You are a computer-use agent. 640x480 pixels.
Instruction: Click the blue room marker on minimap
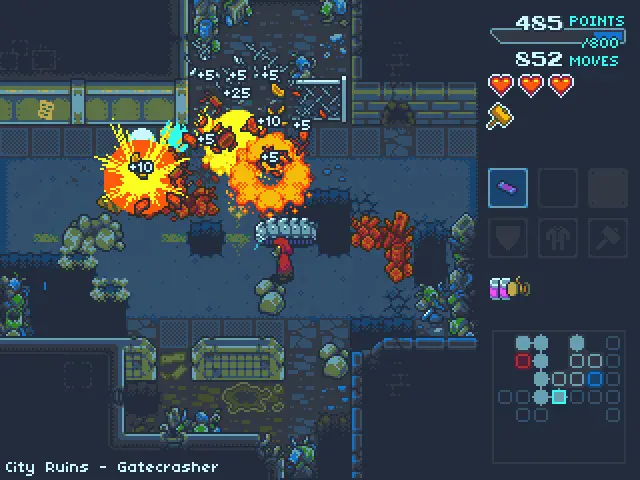[595, 379]
